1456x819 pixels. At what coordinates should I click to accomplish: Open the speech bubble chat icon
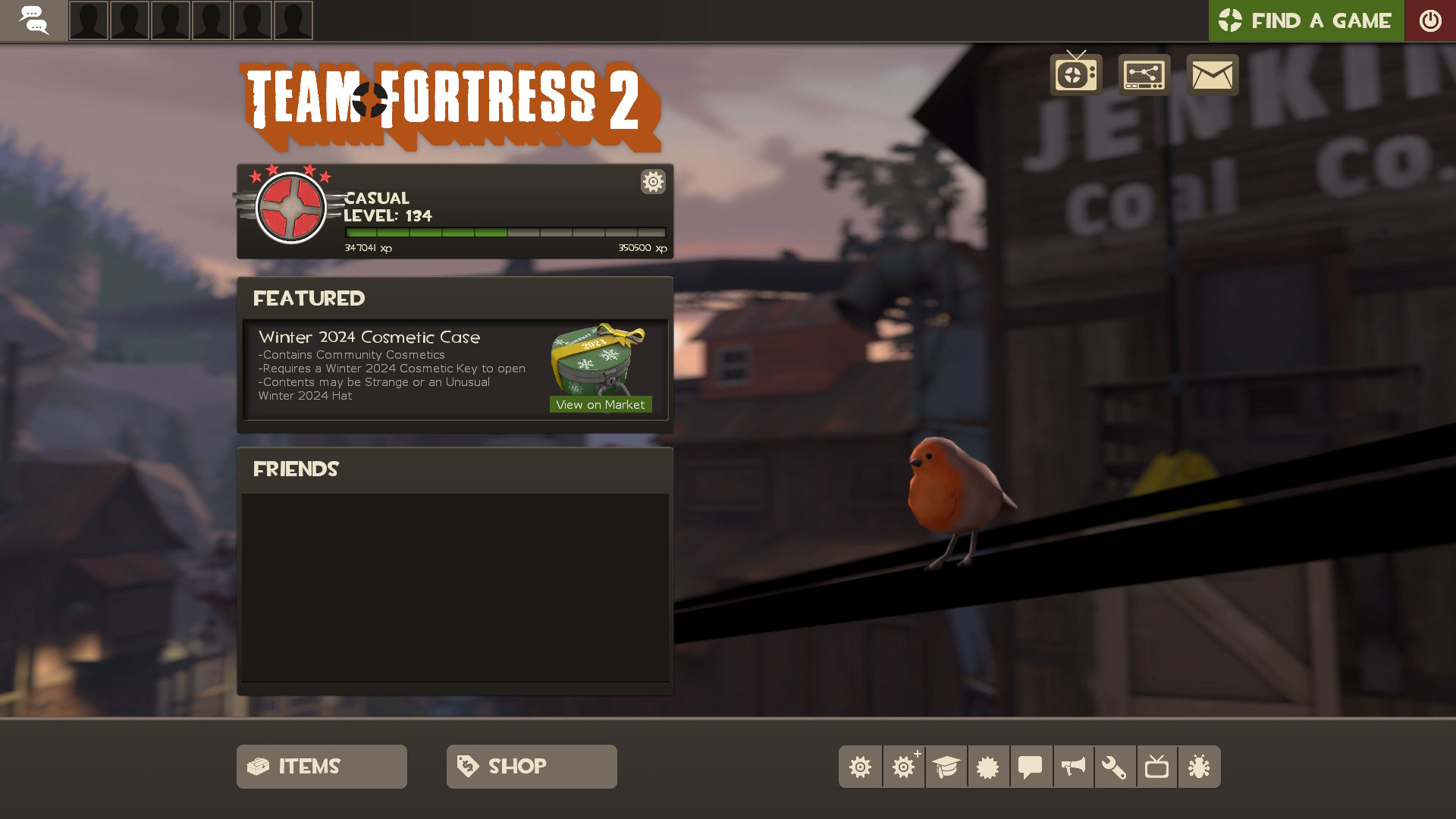1031,767
